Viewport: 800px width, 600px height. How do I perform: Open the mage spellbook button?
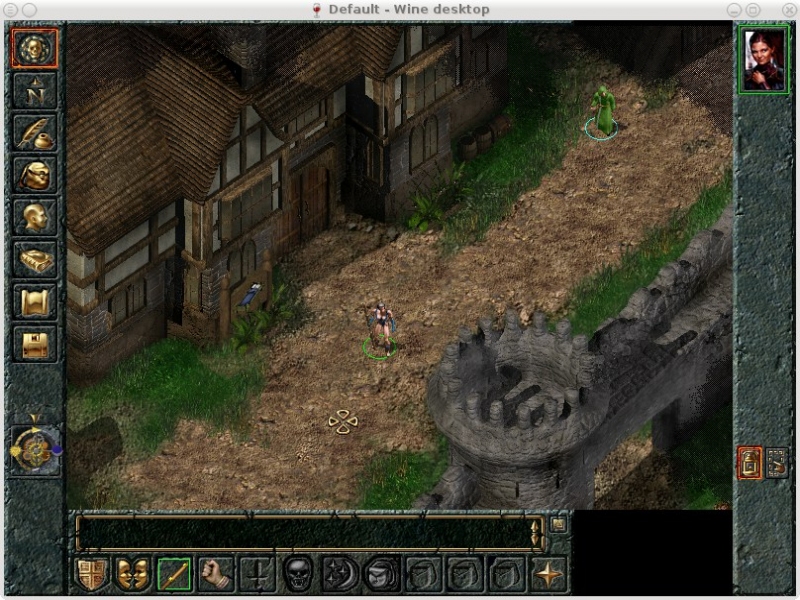(34, 259)
